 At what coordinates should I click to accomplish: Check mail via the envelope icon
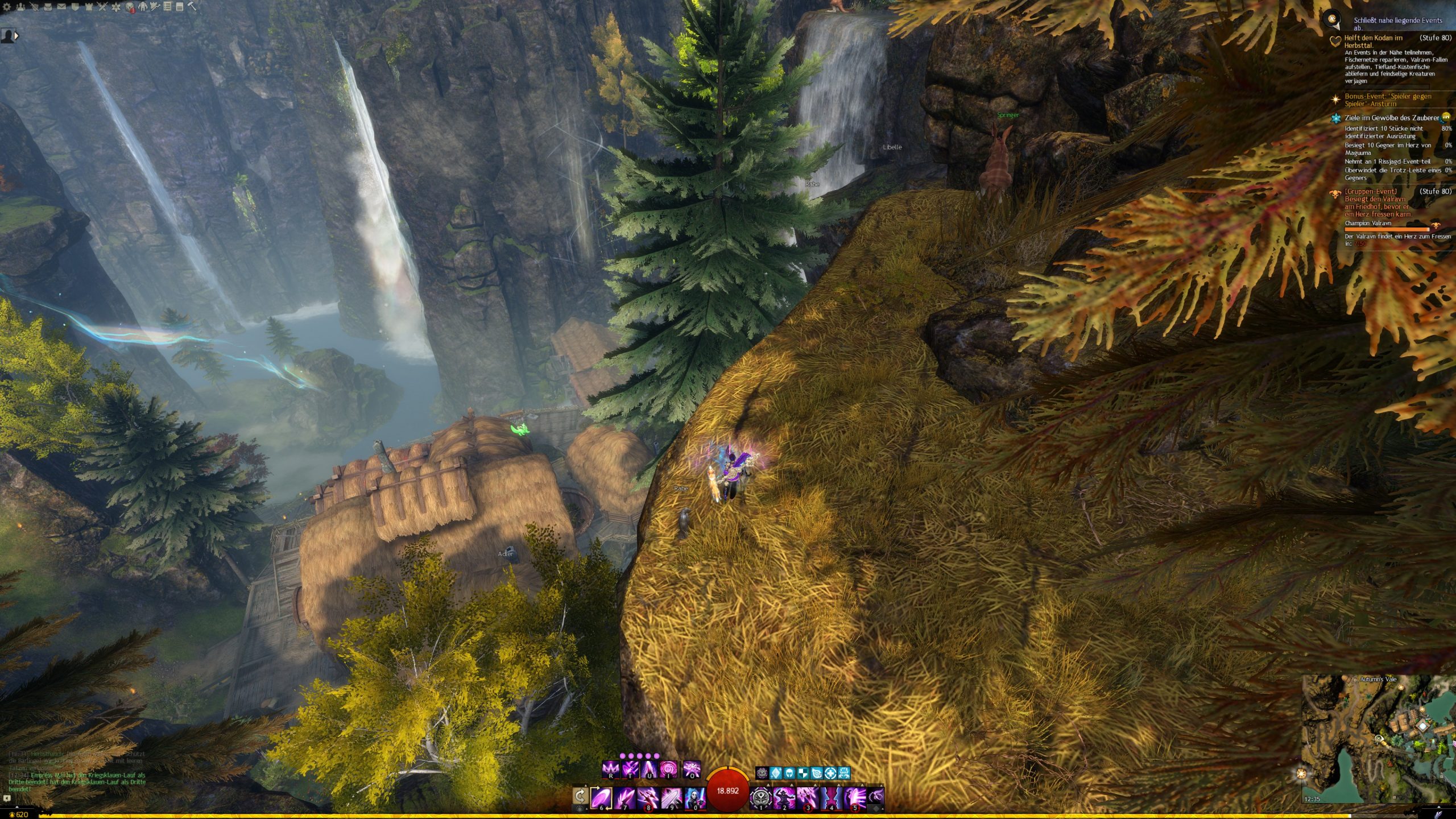click(x=61, y=7)
